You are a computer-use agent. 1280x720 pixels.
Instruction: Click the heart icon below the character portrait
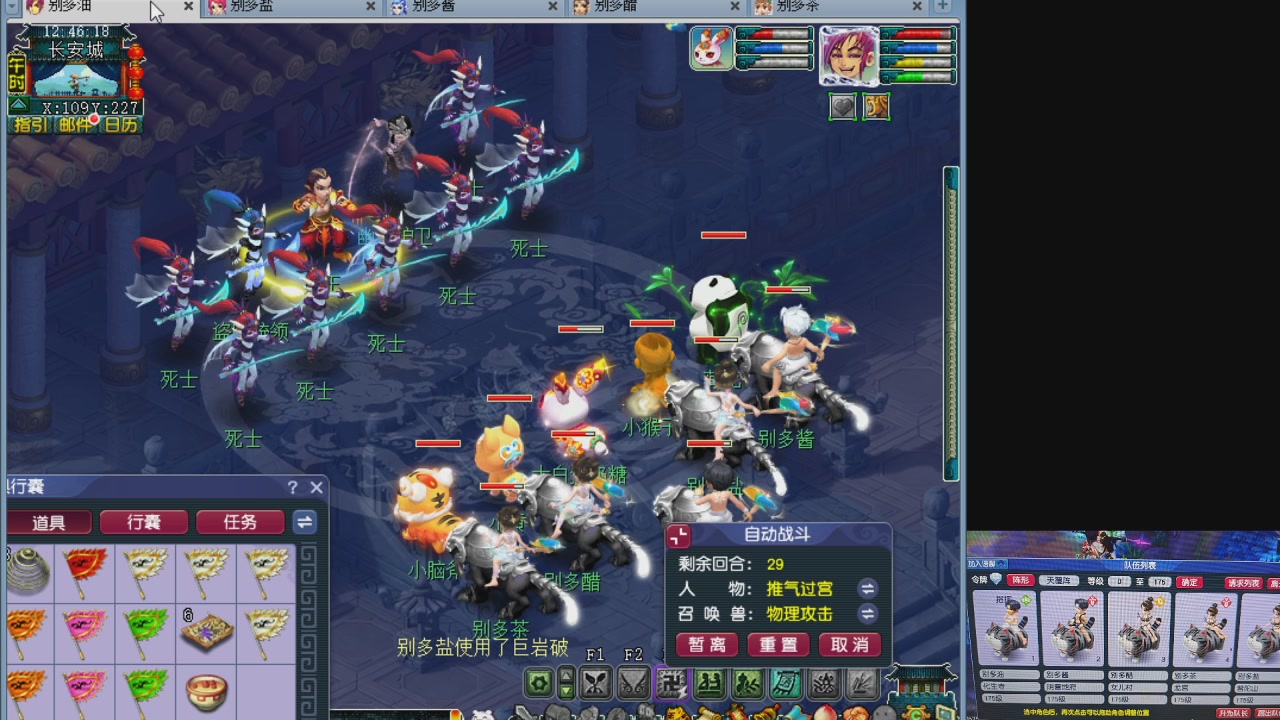pyautogui.click(x=845, y=107)
